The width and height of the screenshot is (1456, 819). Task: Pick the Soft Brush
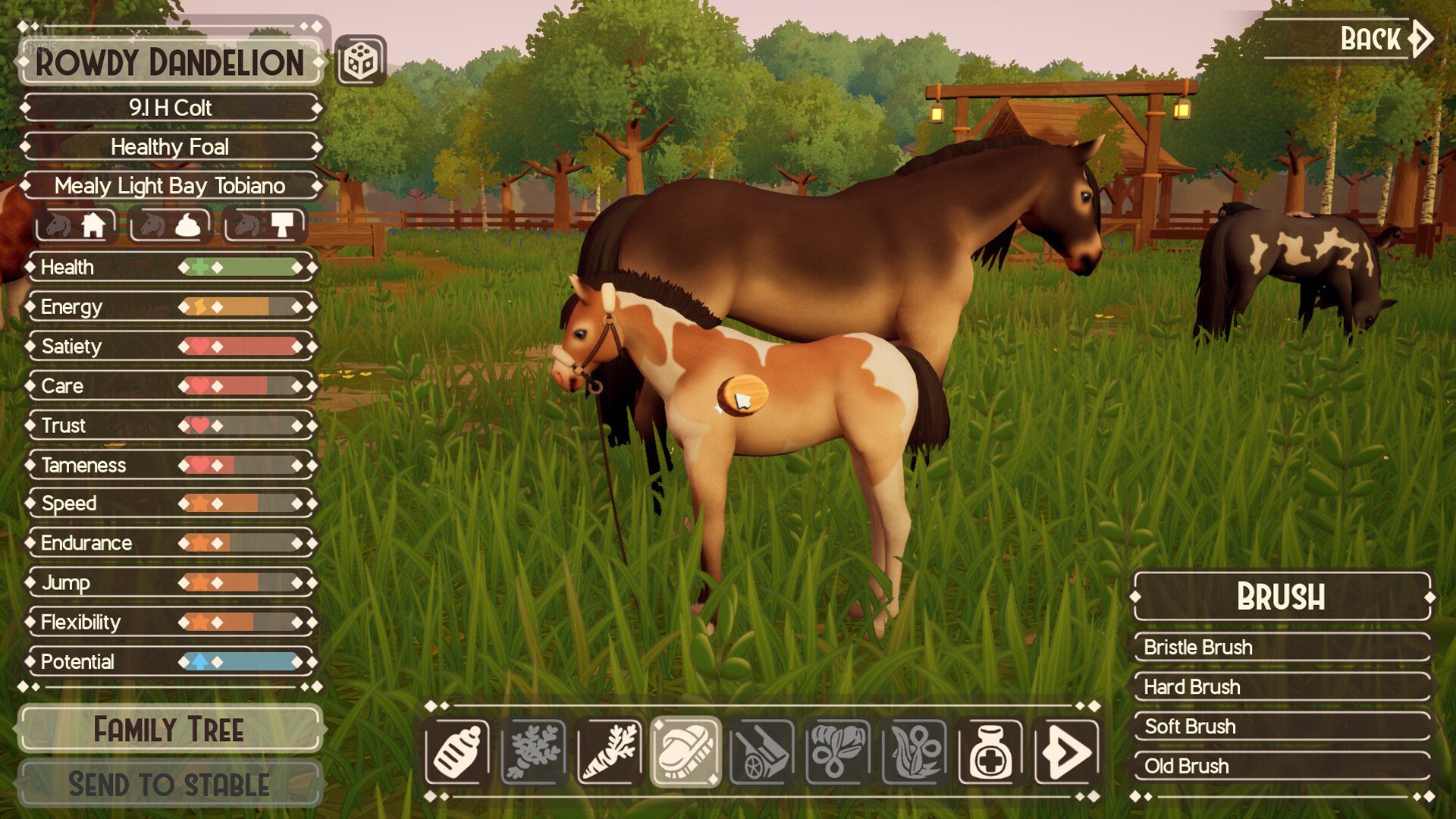click(1282, 726)
